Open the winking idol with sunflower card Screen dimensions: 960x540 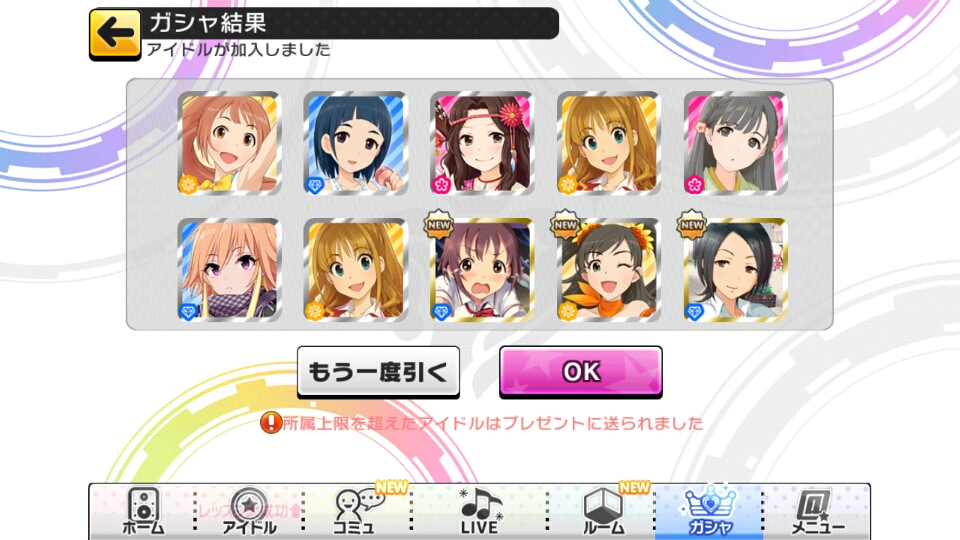pos(608,270)
